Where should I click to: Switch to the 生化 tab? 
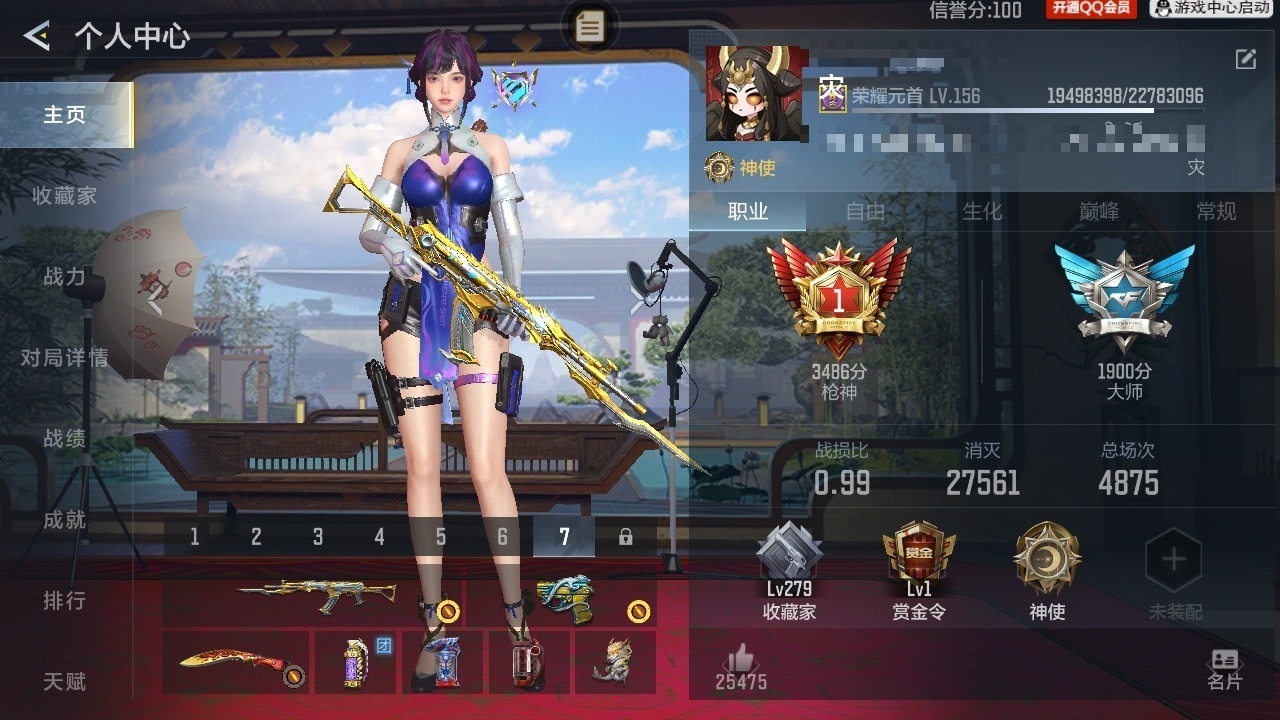984,212
